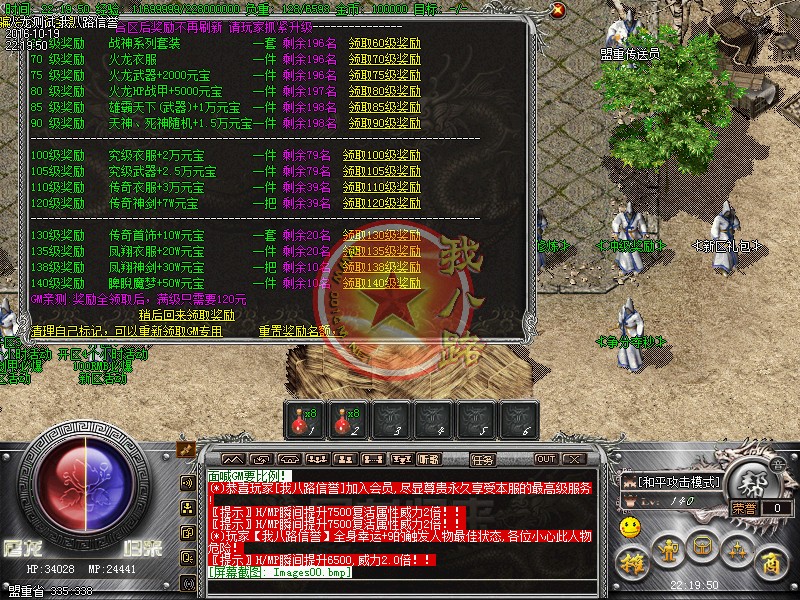The height and width of the screenshot is (600, 800).
Task: Claim the level 120 reward link
Action: coord(386,203)
